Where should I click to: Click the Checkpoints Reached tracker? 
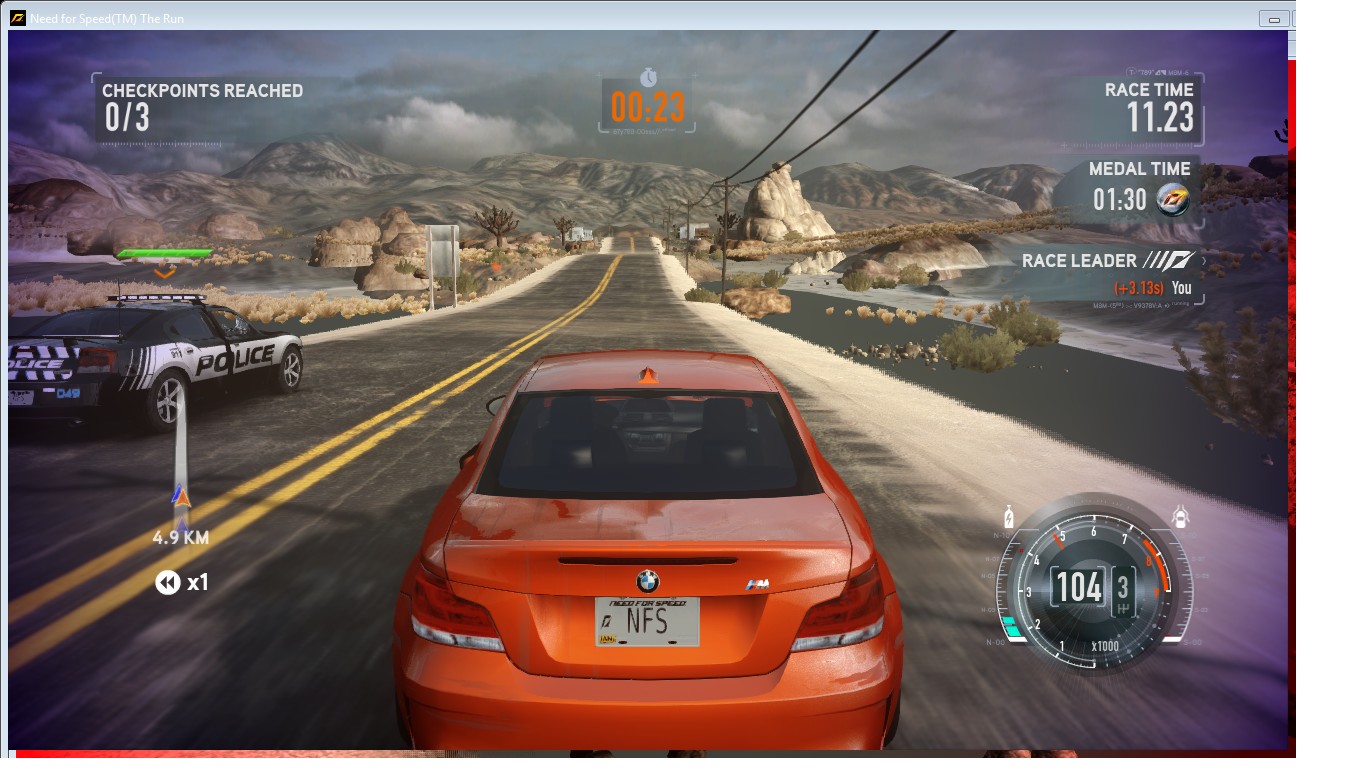pyautogui.click(x=202, y=106)
